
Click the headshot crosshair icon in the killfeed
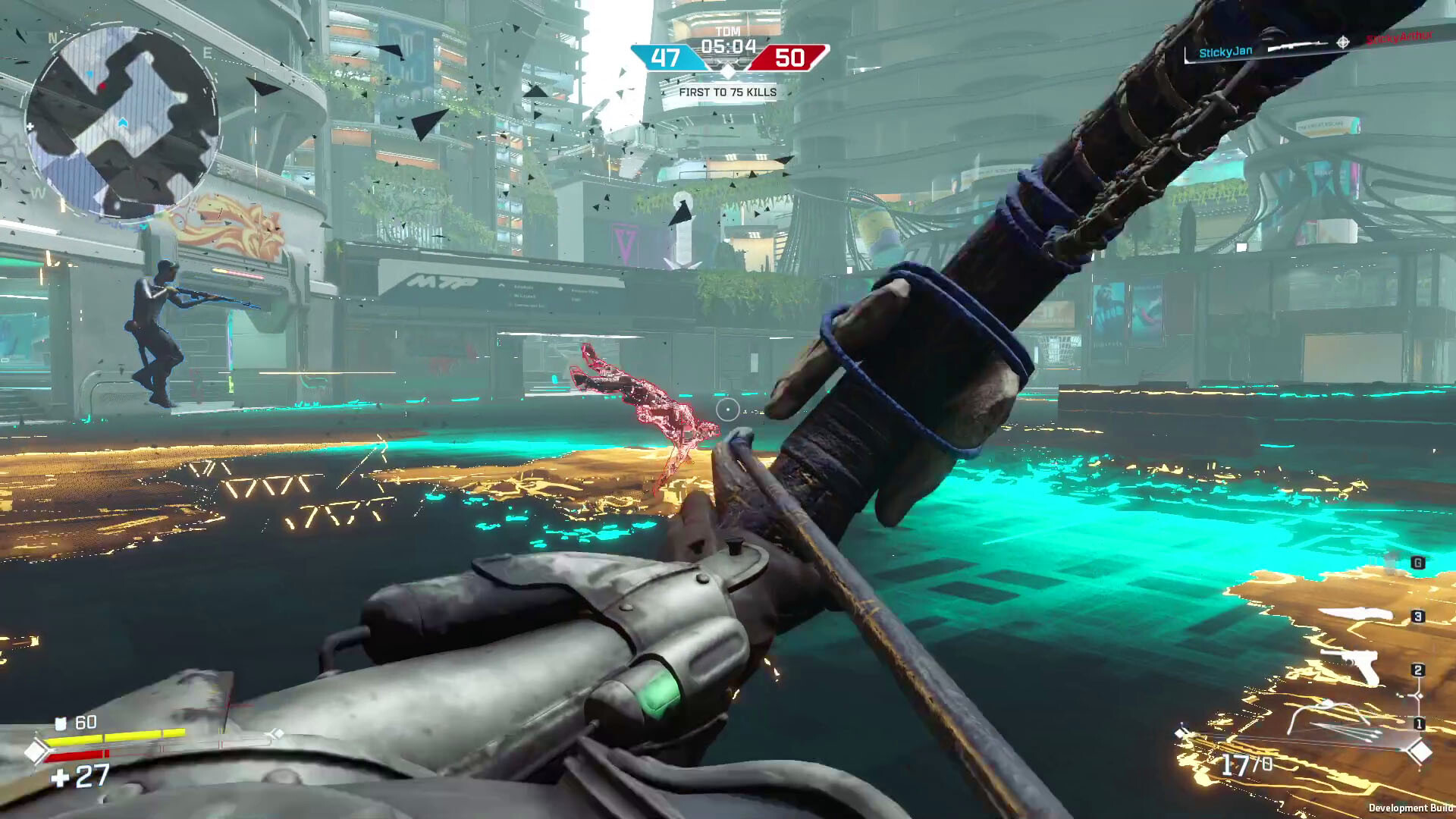click(x=1342, y=42)
